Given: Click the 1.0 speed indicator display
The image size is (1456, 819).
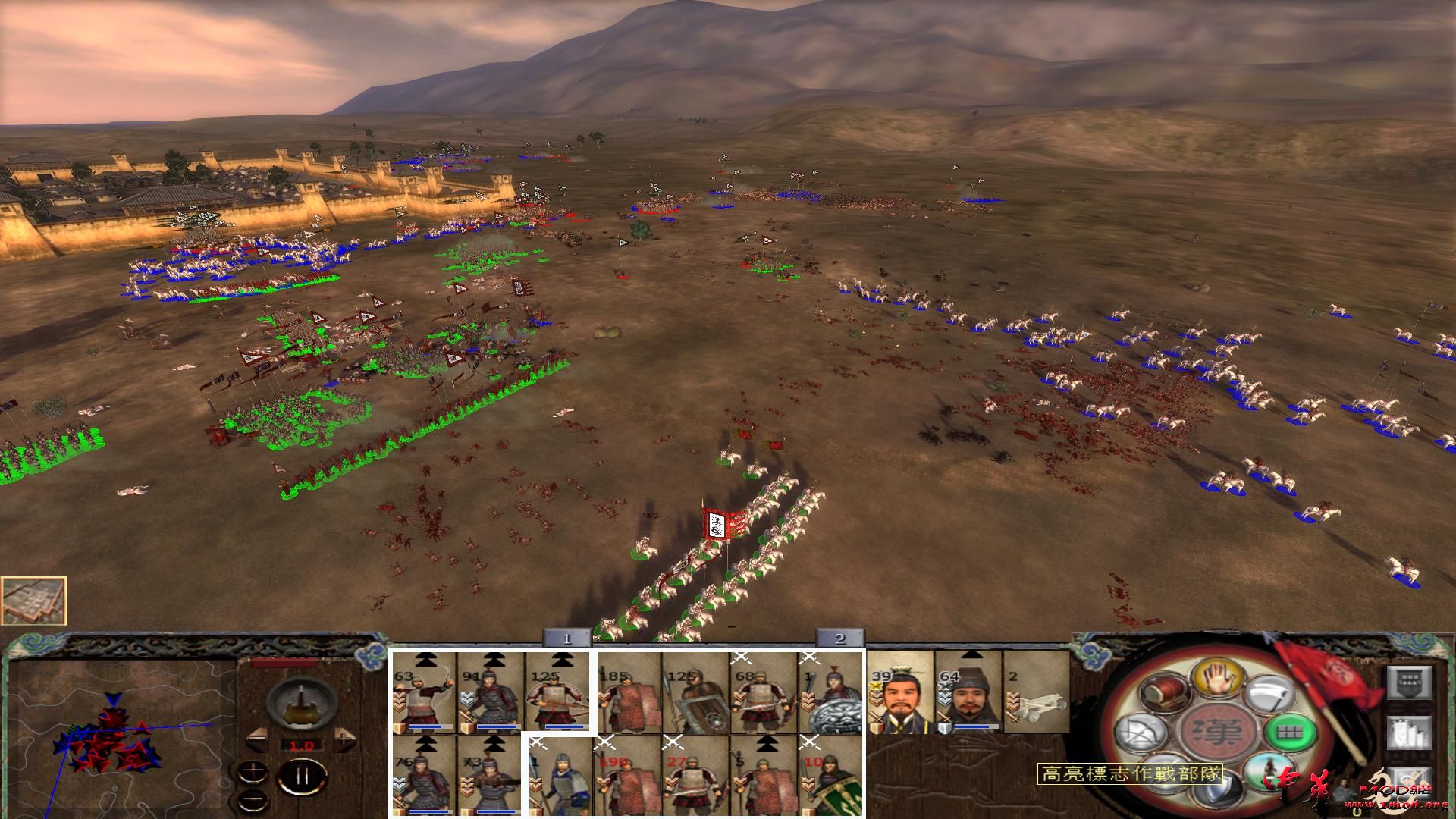Looking at the screenshot, I should (302, 745).
